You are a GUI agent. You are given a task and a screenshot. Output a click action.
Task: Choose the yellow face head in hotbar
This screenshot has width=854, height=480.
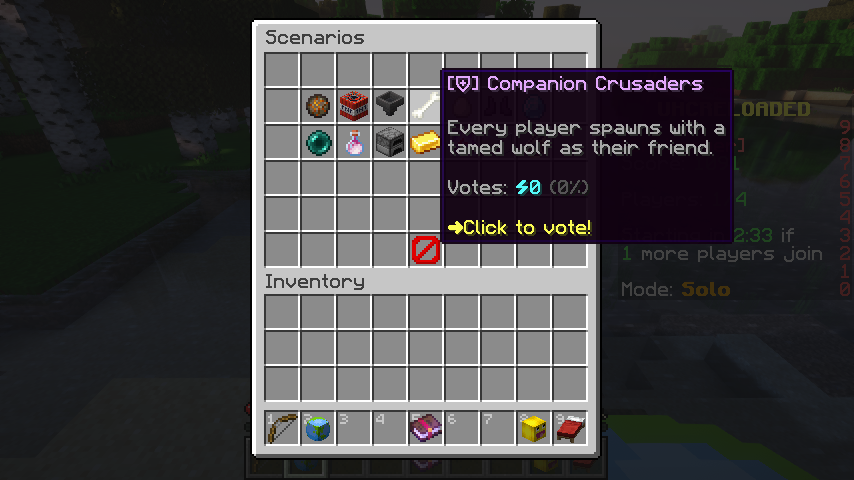pyautogui.click(x=534, y=428)
